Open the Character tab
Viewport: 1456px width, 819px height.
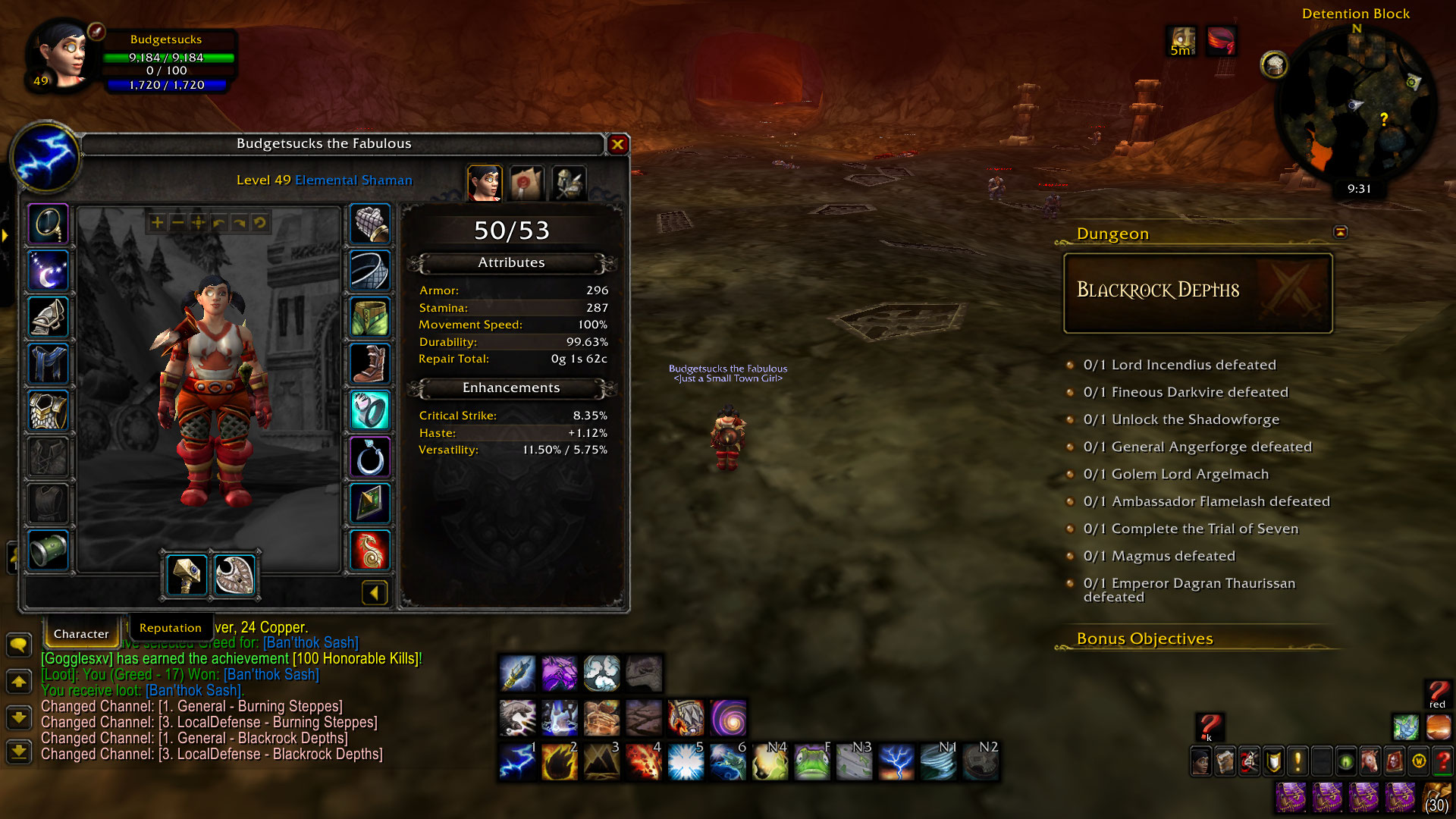[81, 634]
